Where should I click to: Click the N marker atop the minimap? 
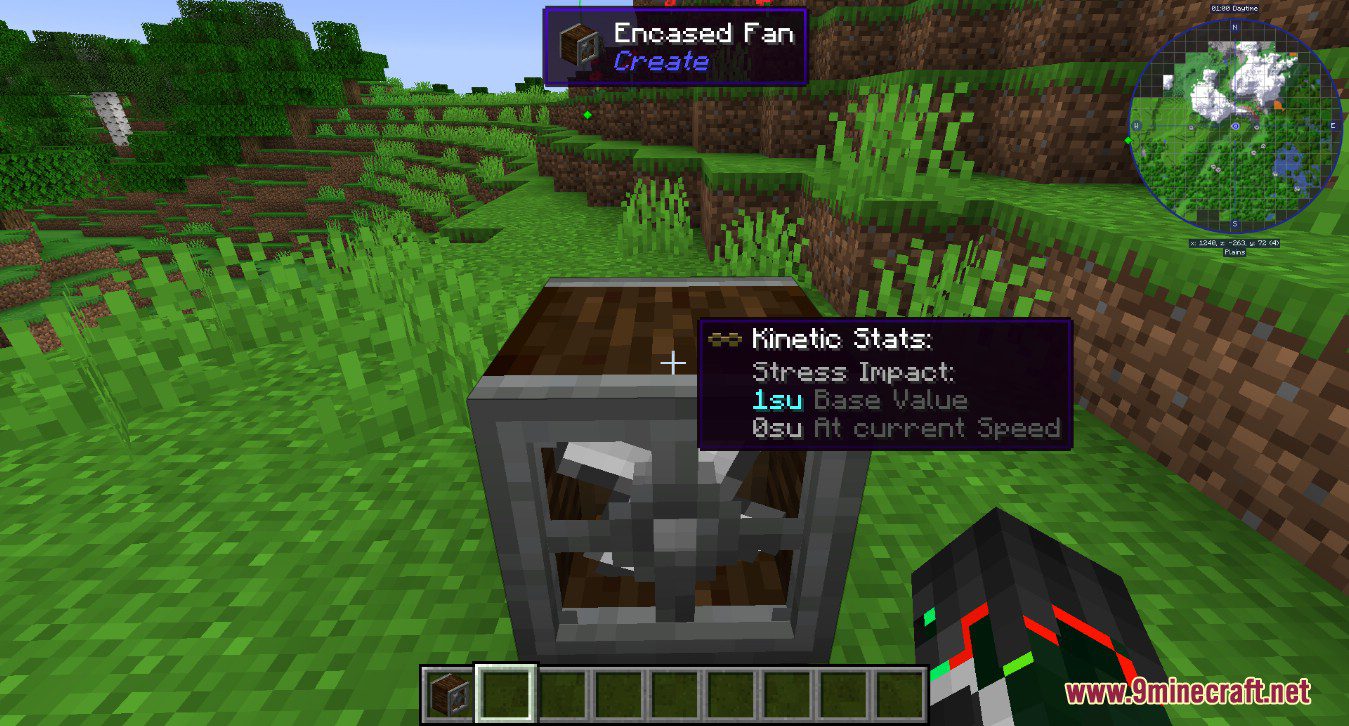tap(1235, 27)
